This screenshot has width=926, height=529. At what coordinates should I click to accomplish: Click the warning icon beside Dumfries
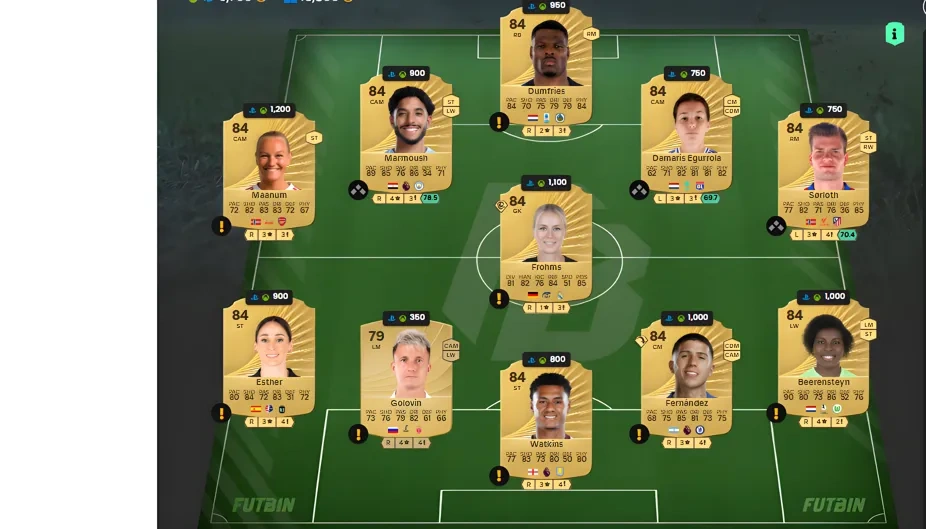[x=499, y=122]
